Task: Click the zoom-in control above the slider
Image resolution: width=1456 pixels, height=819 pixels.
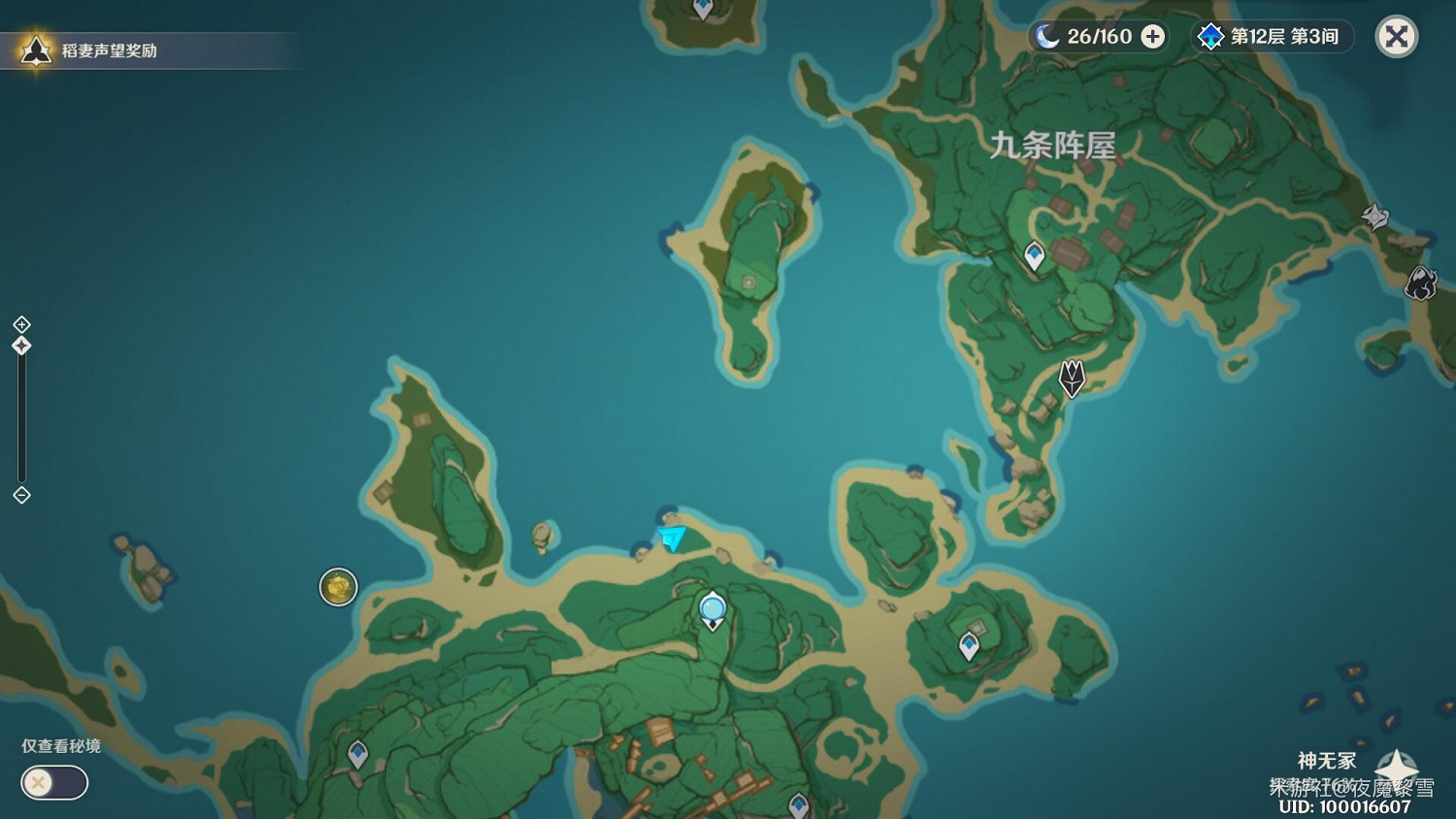Action: click(x=21, y=325)
